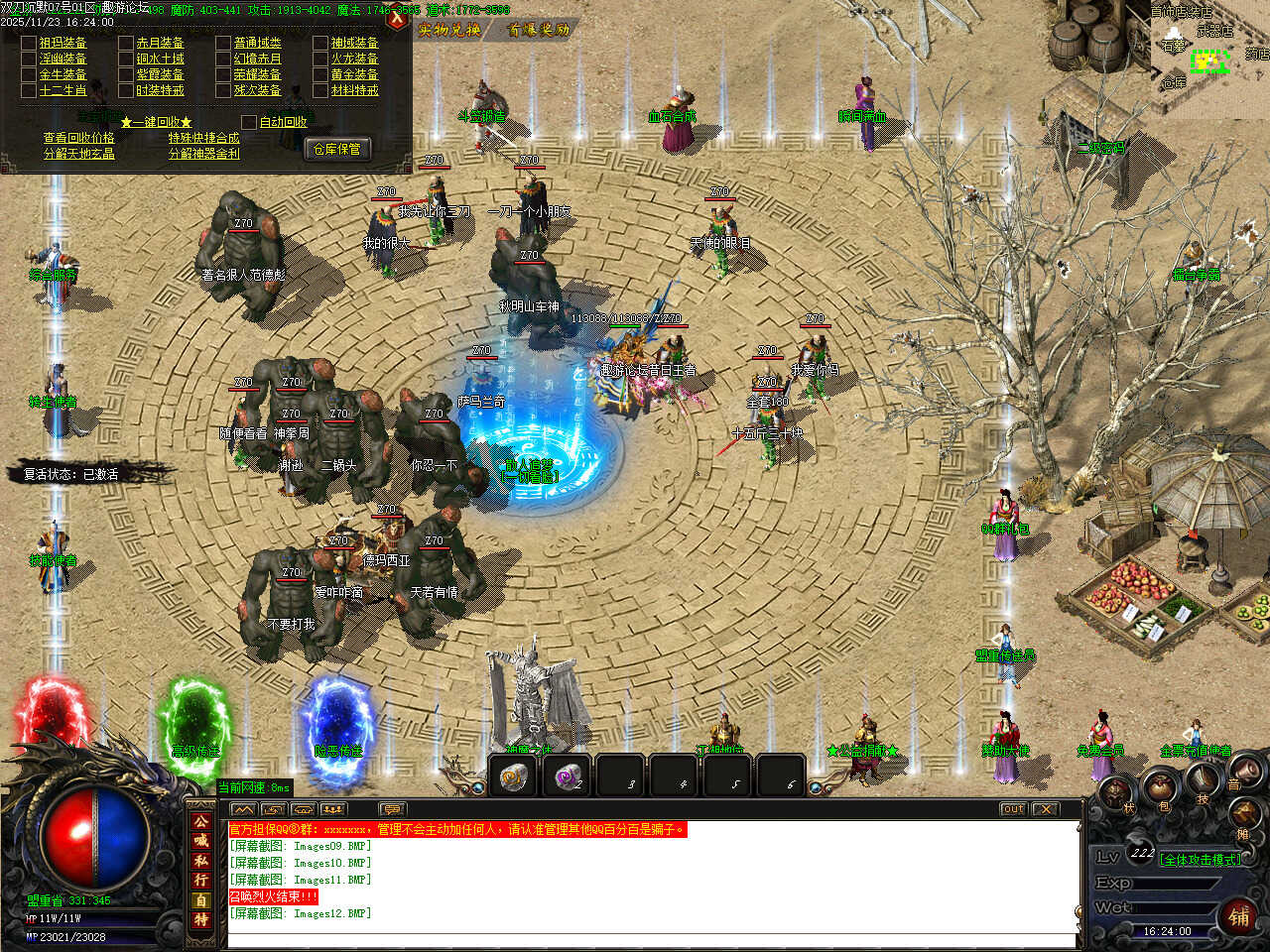
Task: Switch to the 首爆奖励 tab
Action: 539,30
